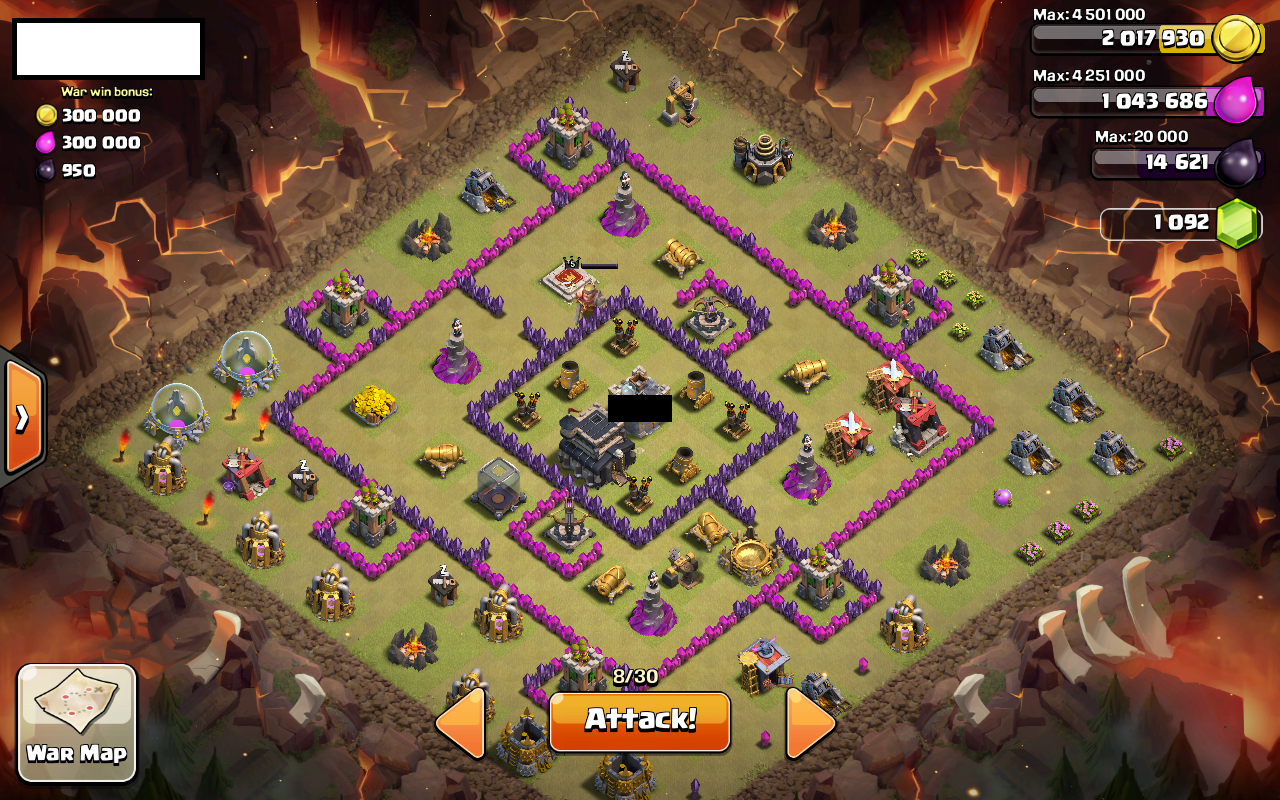Open the War Map
Screen dimensions: 1280x800
77,722
